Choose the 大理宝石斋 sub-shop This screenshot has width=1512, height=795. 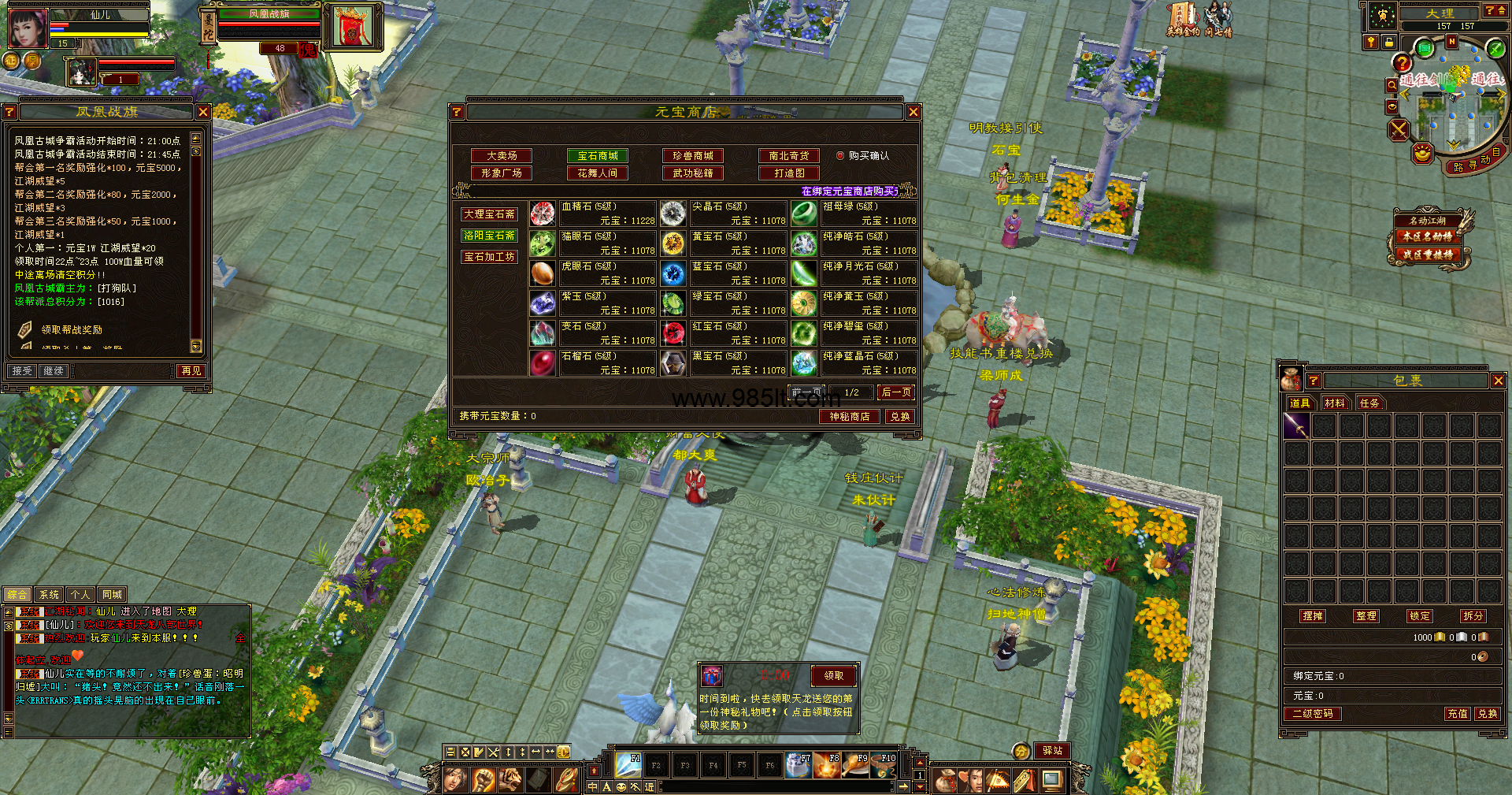(489, 214)
